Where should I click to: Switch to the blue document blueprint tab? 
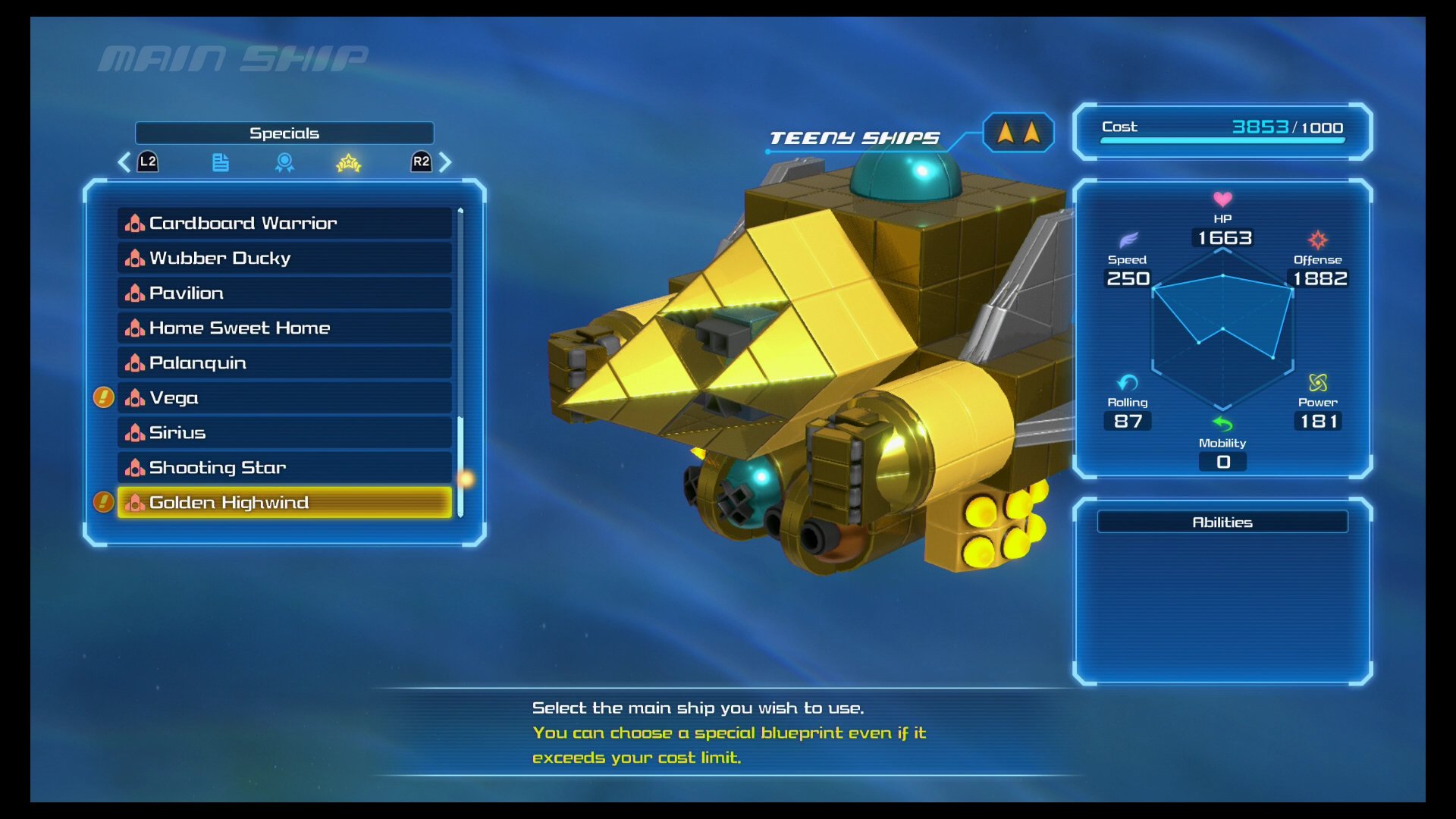pos(220,162)
